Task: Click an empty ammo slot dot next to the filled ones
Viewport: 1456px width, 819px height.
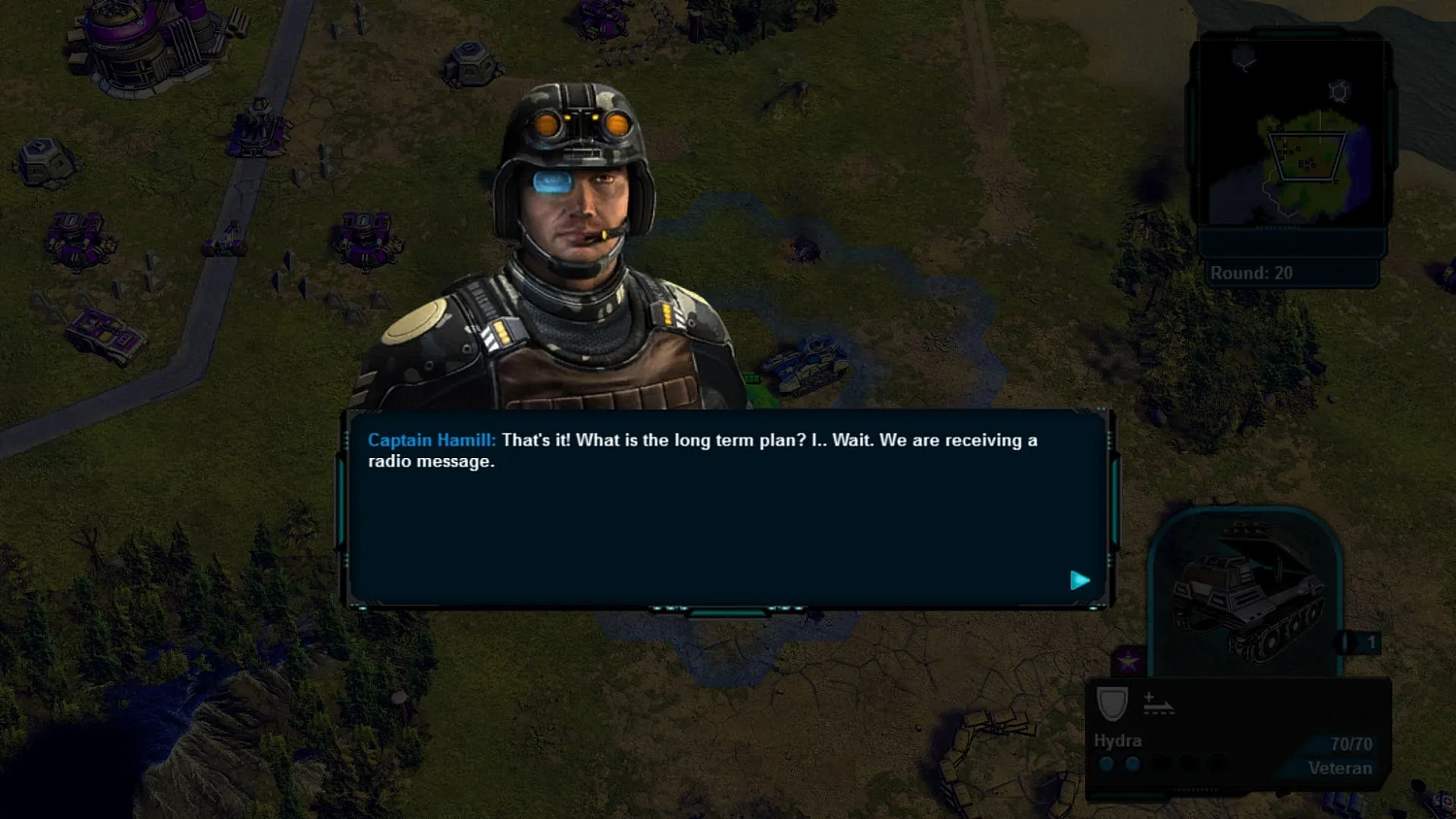Action: coord(1161,765)
